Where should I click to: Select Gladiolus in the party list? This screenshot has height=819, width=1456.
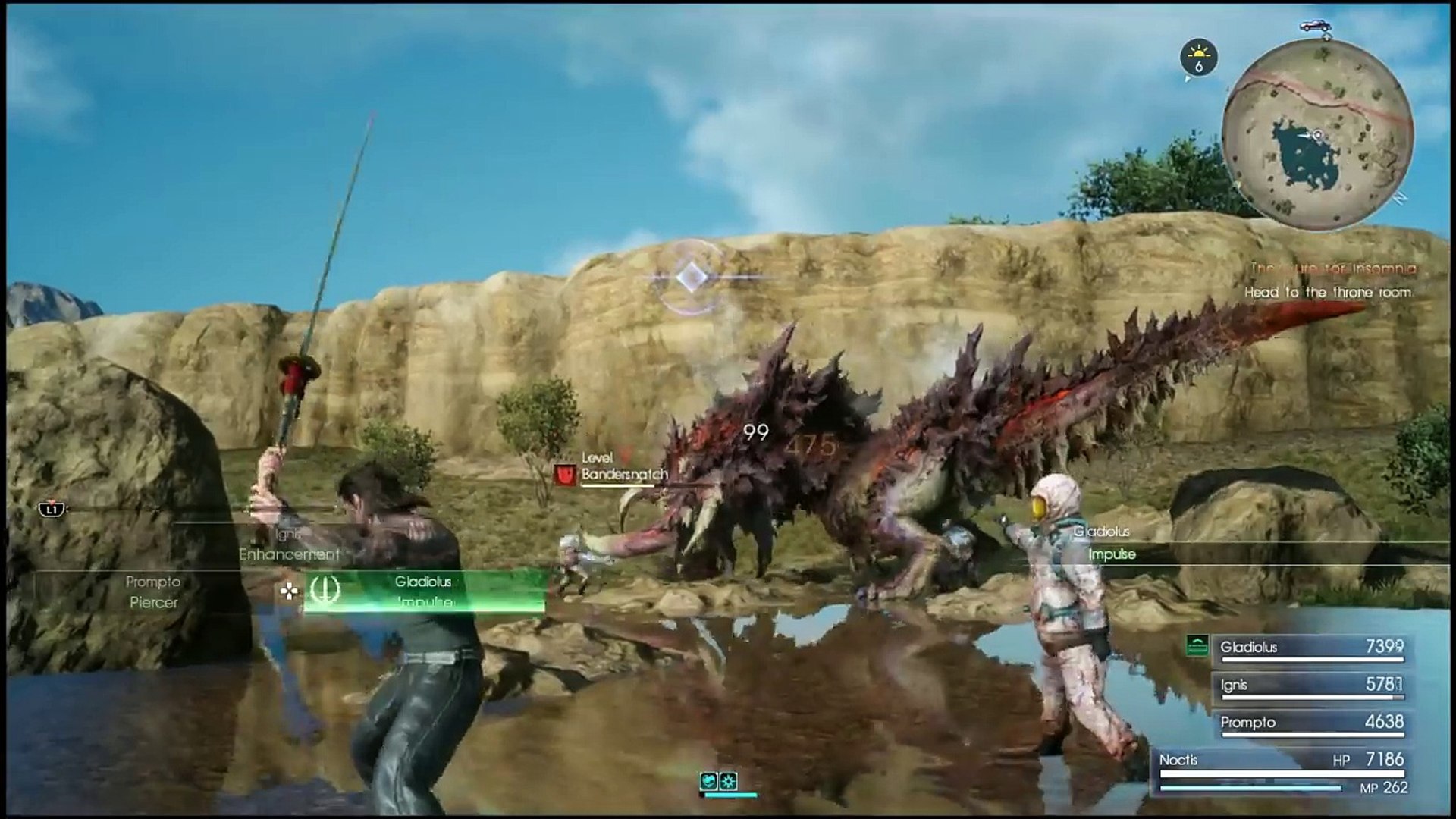click(x=1311, y=648)
